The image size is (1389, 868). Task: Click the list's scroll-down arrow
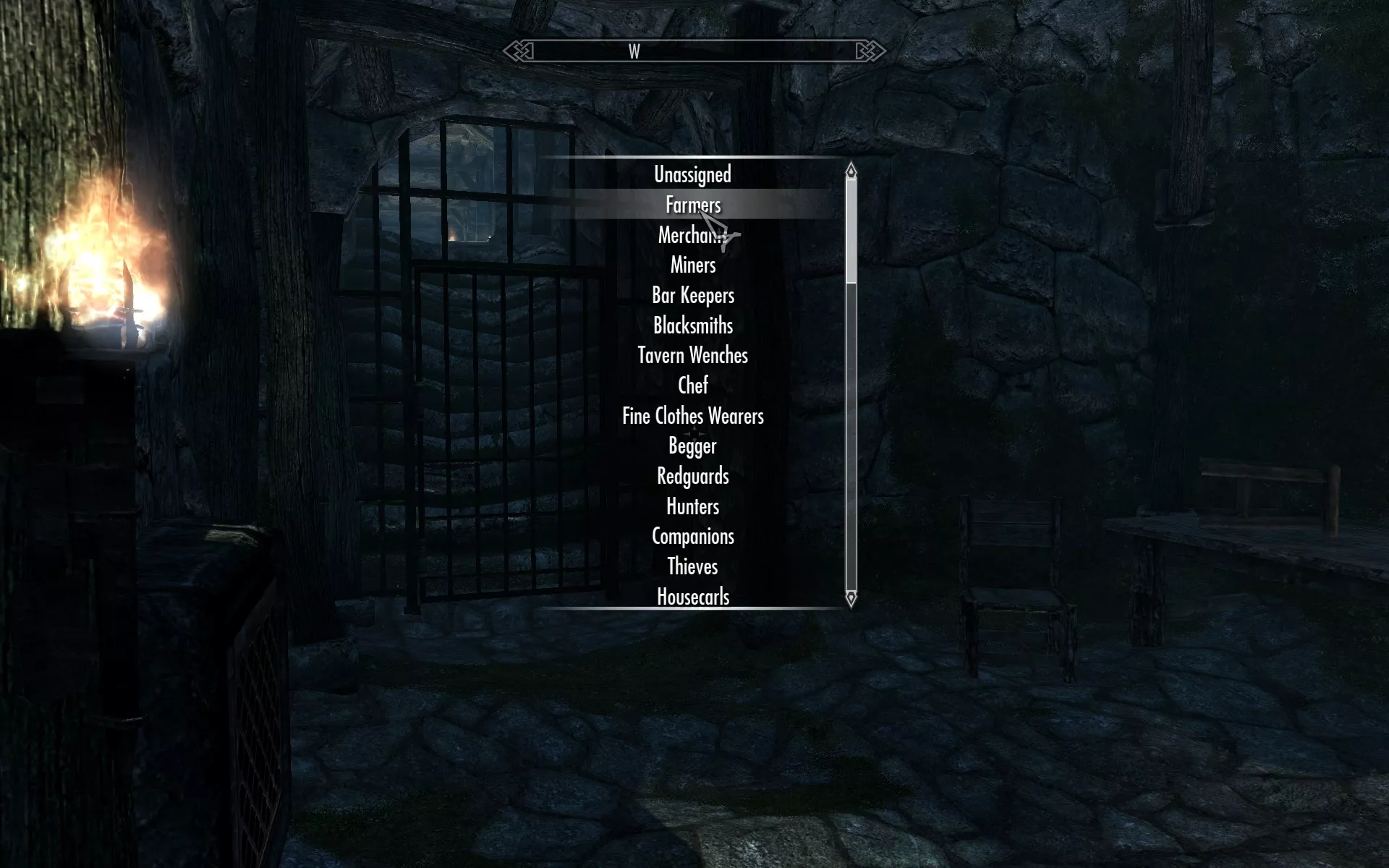click(851, 598)
